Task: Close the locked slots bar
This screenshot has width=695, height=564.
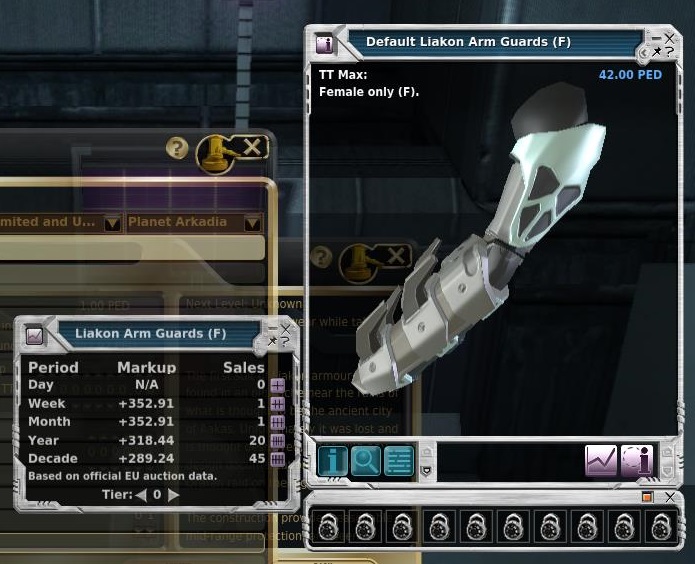Action: pos(669,496)
